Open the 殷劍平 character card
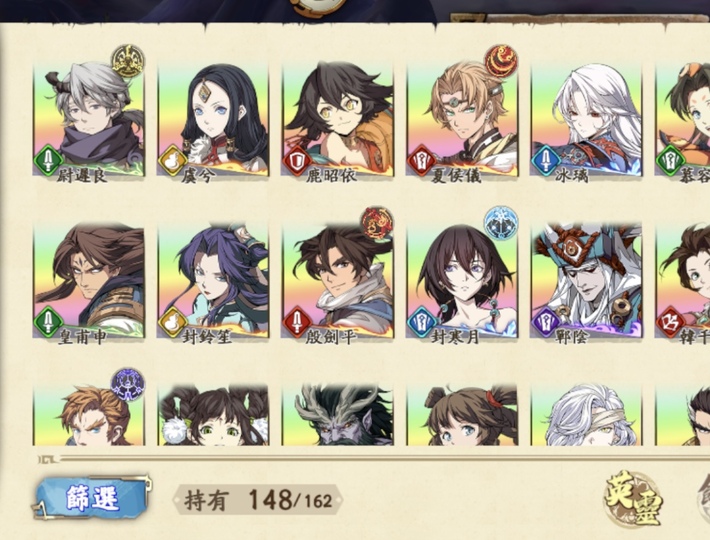Screen dimensions: 710x540 pyautogui.click(x=337, y=280)
